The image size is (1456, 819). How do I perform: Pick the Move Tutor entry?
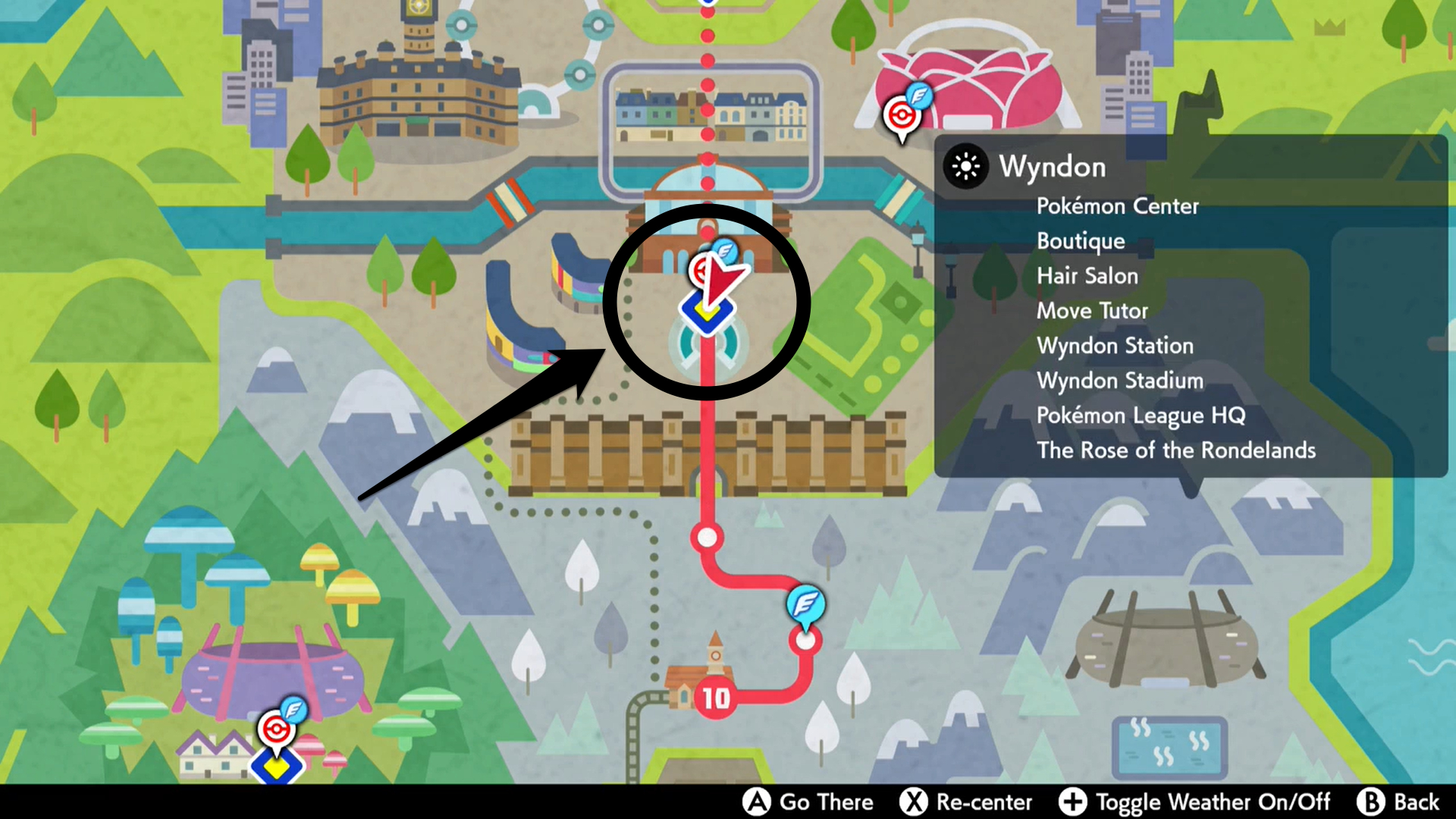1092,311
